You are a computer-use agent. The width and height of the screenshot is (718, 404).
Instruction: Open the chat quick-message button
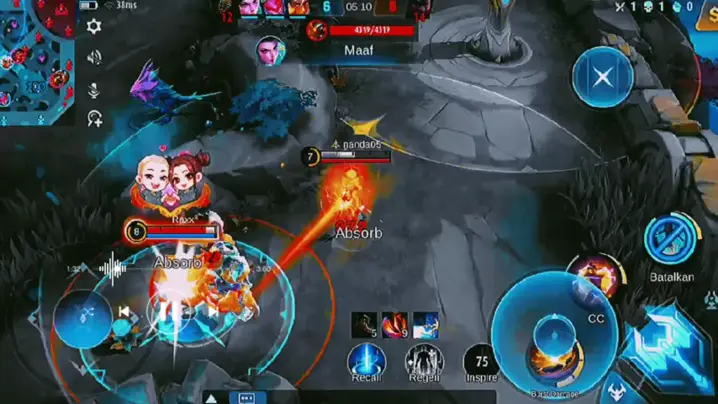tap(247, 397)
